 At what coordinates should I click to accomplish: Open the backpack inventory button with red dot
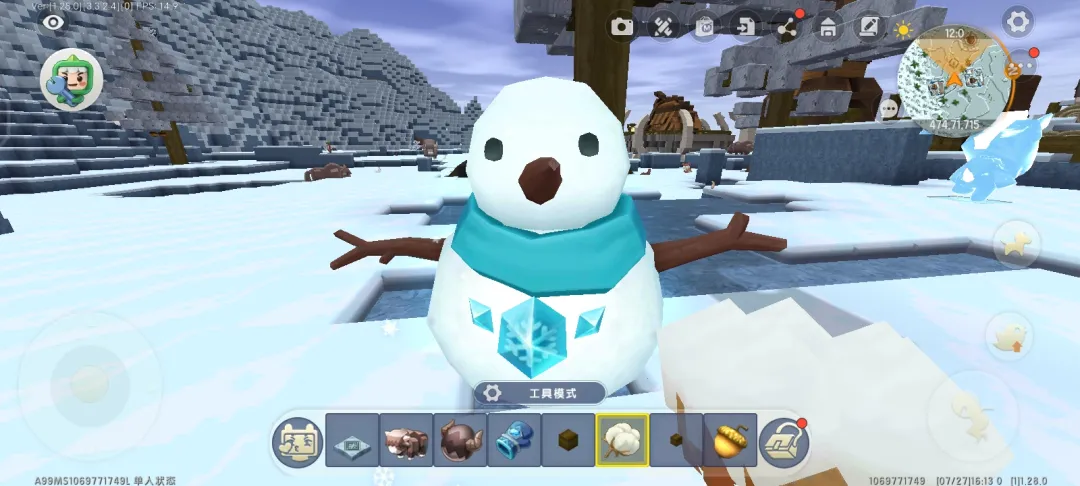coord(784,442)
